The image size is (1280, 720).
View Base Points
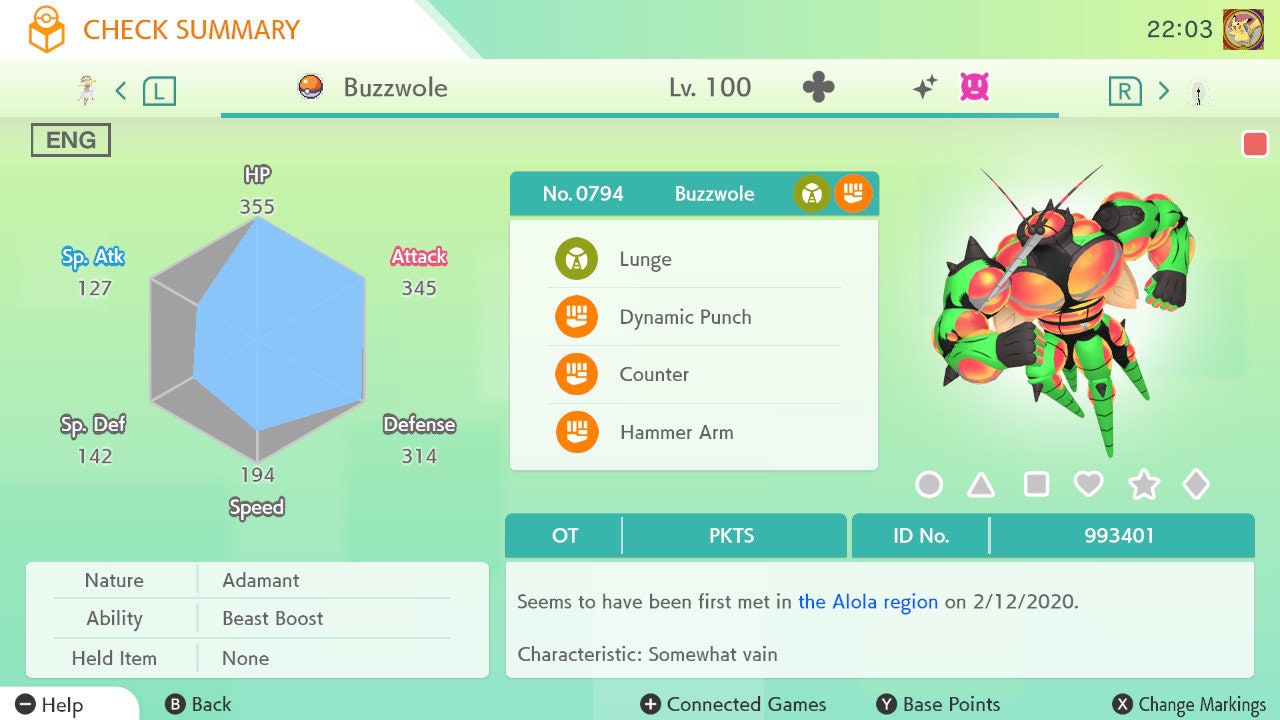point(938,705)
